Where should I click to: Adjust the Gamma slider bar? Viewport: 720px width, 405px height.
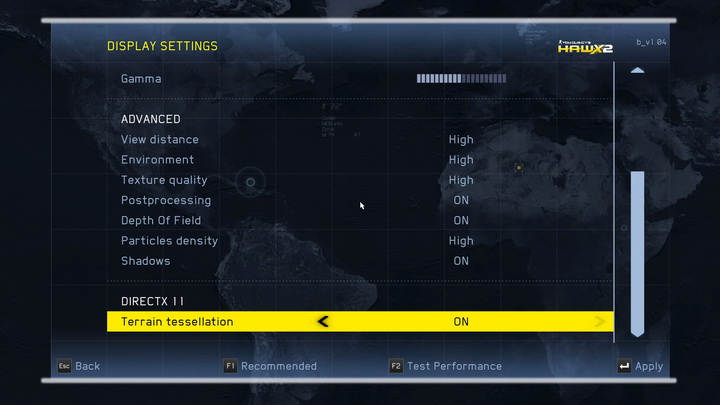point(461,78)
